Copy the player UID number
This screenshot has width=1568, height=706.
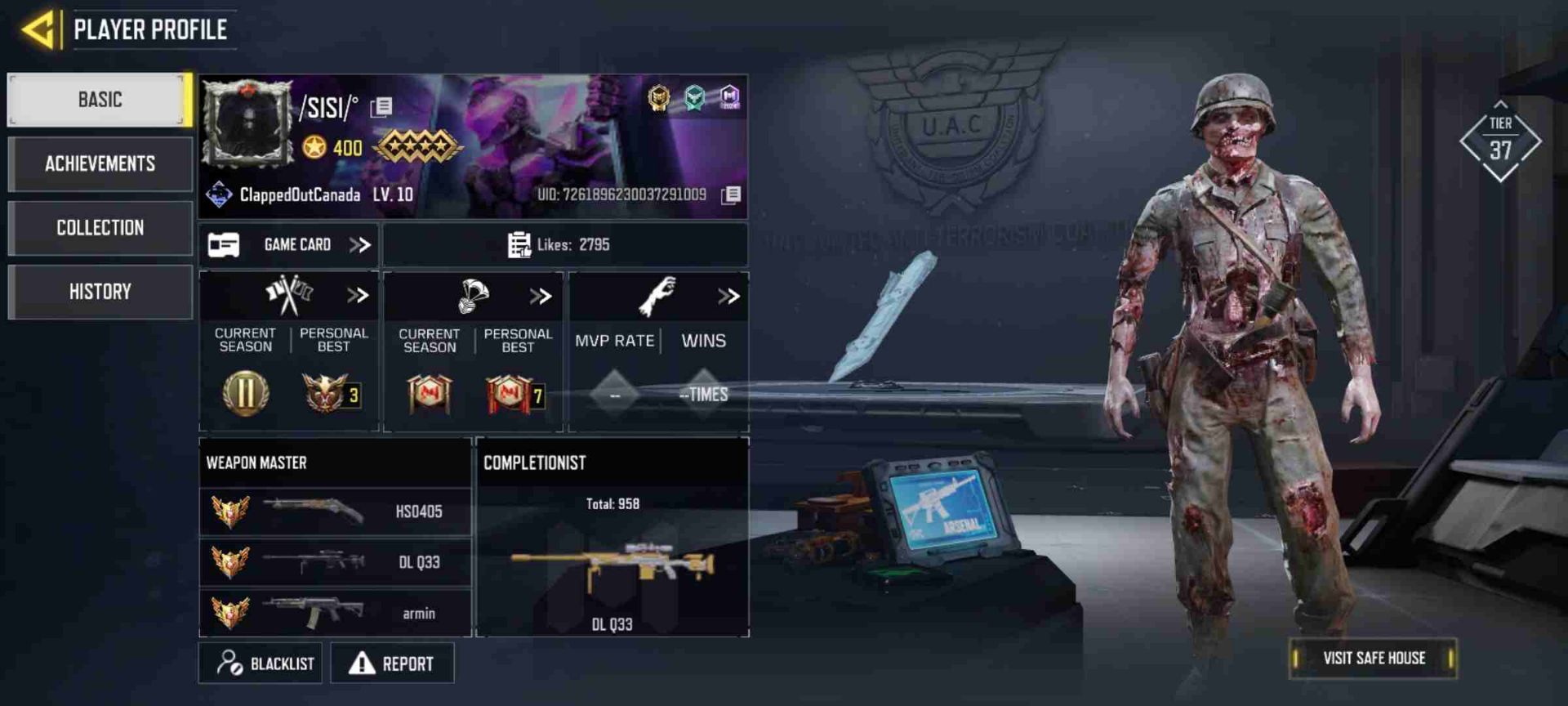(x=731, y=194)
